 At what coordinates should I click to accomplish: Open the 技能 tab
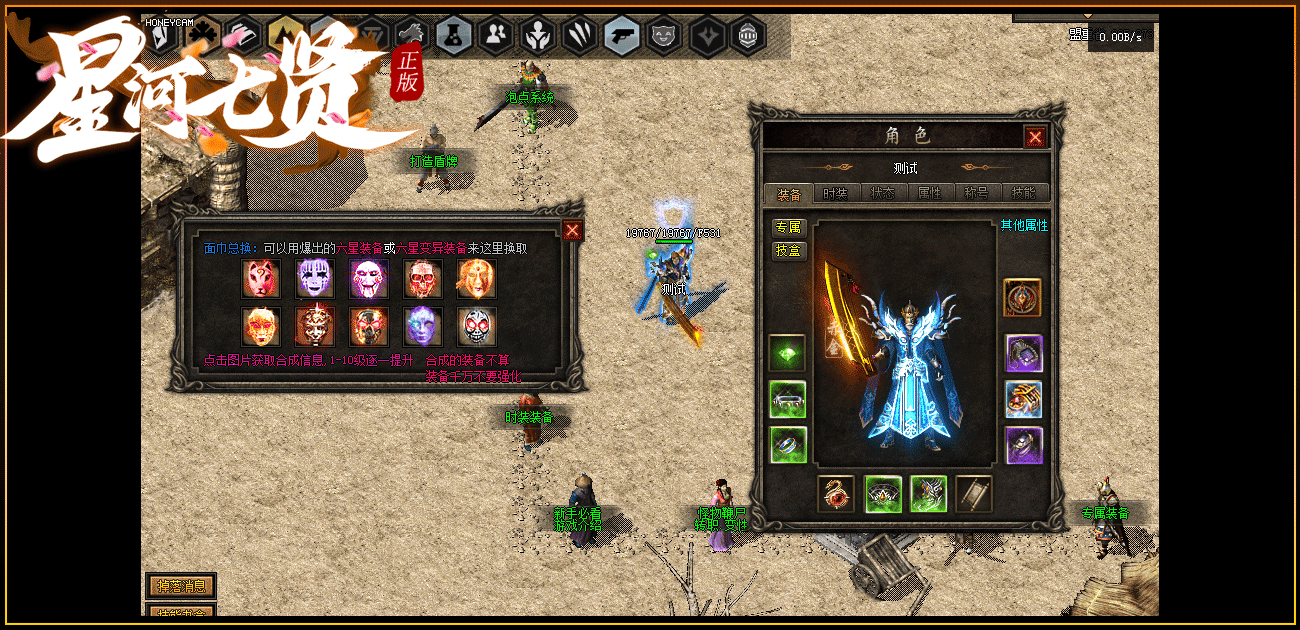[1025, 193]
